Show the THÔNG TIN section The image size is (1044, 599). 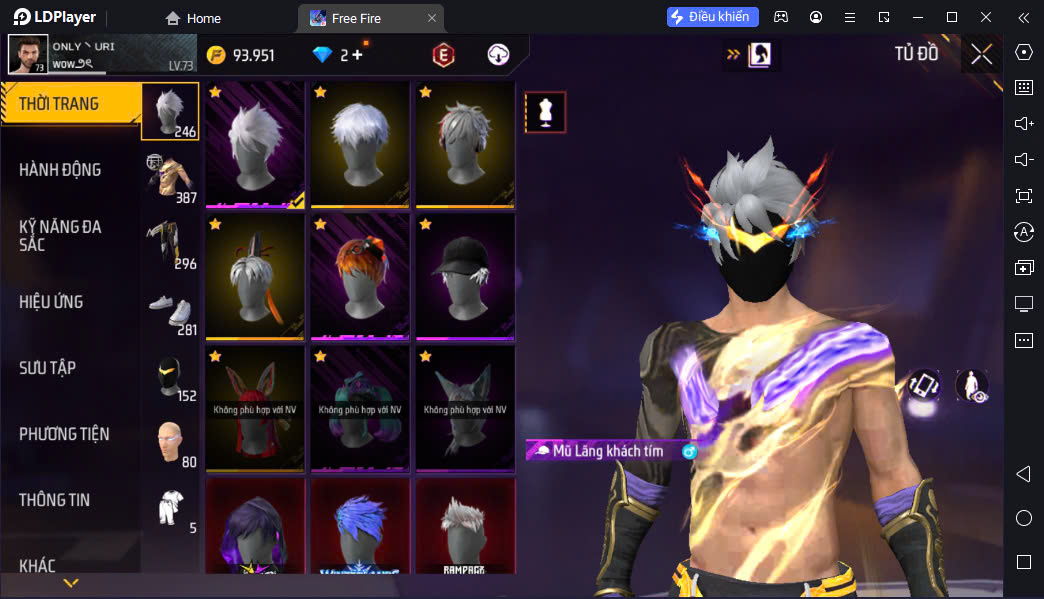54,500
